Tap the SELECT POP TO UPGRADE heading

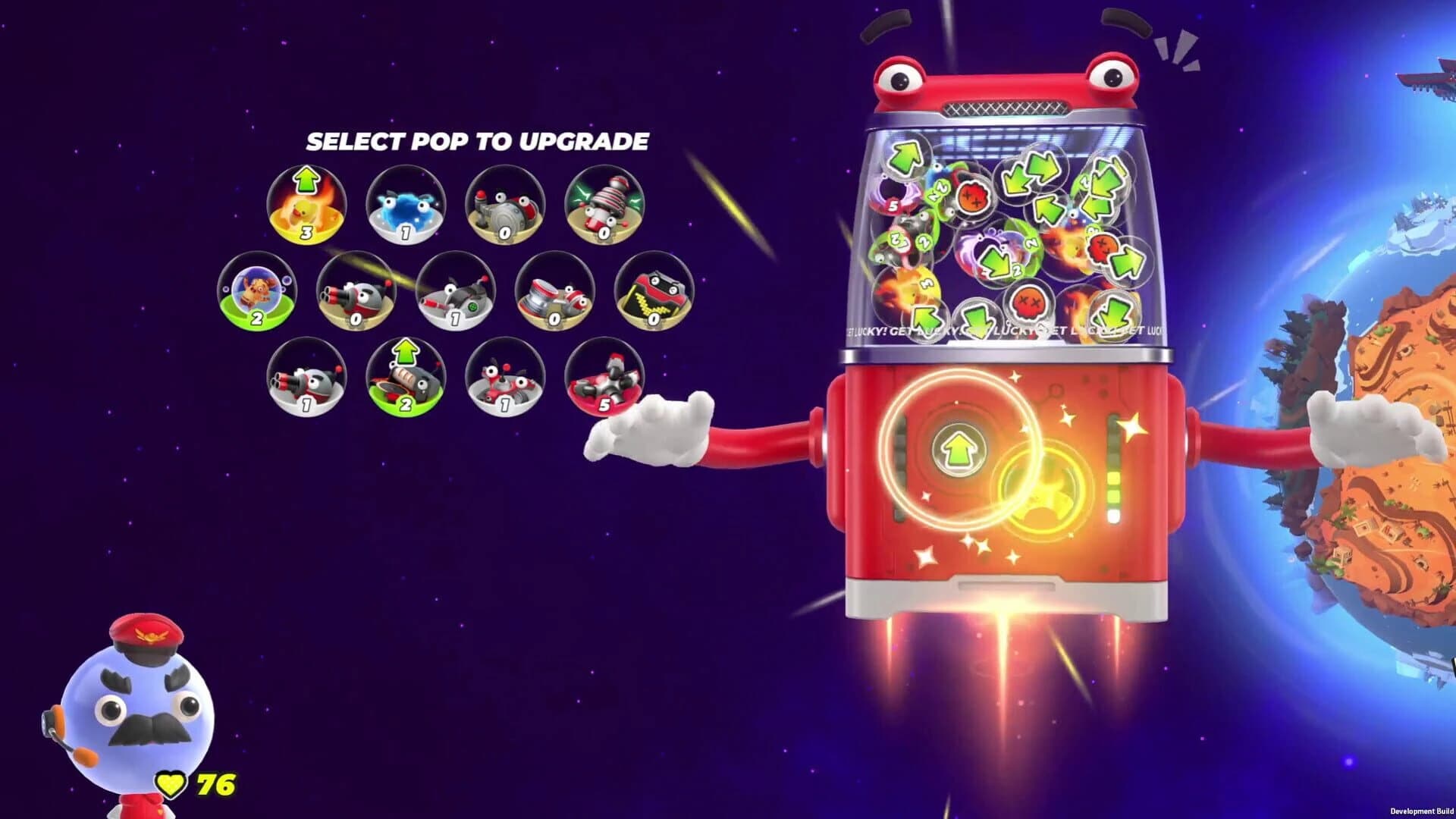click(x=478, y=140)
